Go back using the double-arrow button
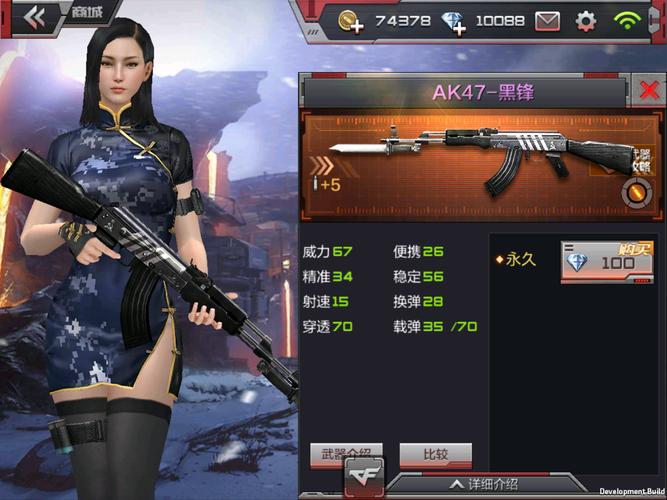The image size is (667, 500). [34, 15]
